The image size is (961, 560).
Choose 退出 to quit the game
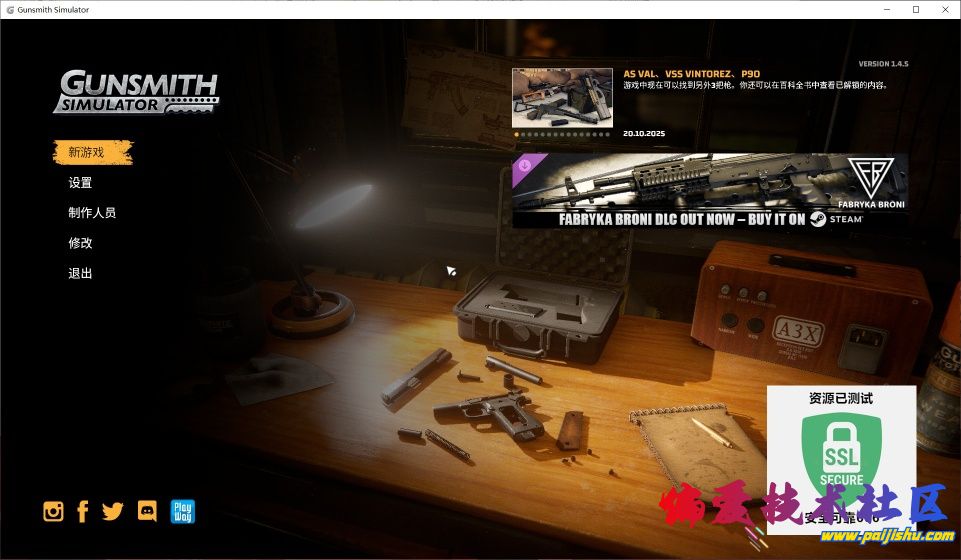pos(80,273)
